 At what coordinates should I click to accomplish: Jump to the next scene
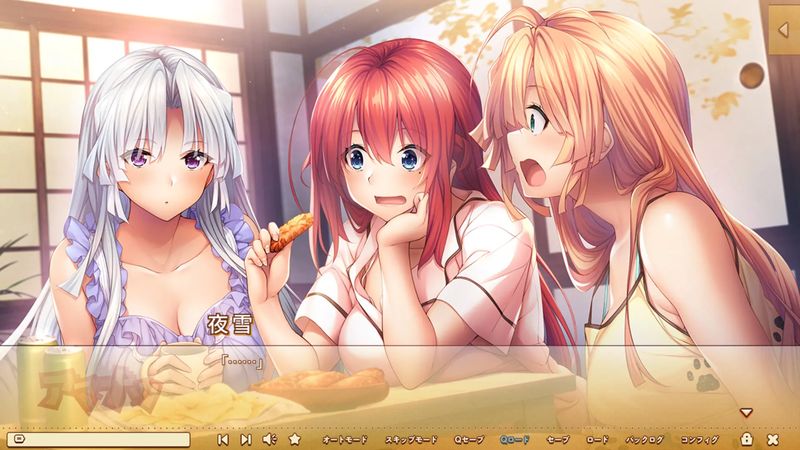click(246, 439)
